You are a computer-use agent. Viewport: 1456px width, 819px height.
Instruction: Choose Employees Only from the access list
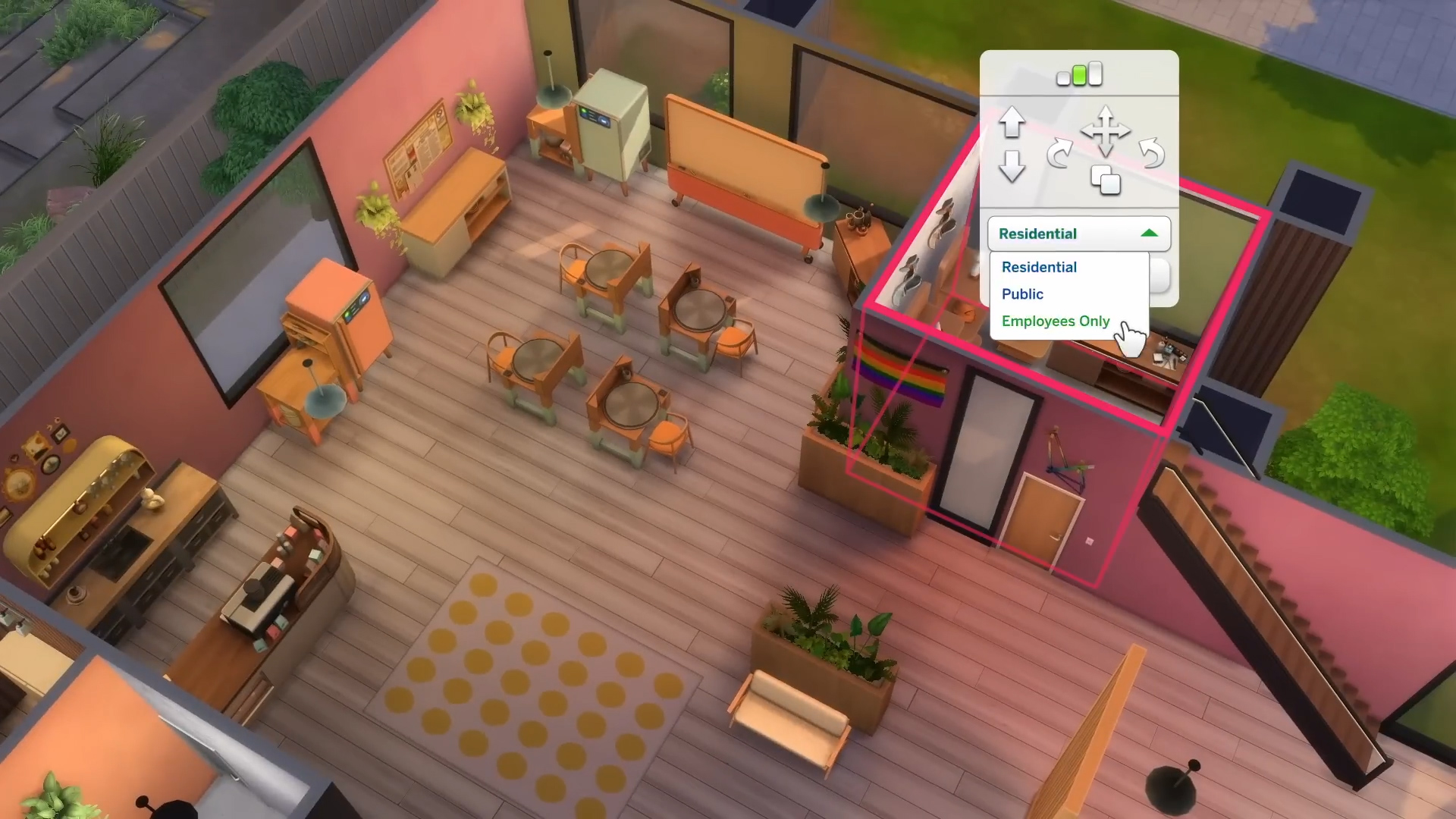1055,321
